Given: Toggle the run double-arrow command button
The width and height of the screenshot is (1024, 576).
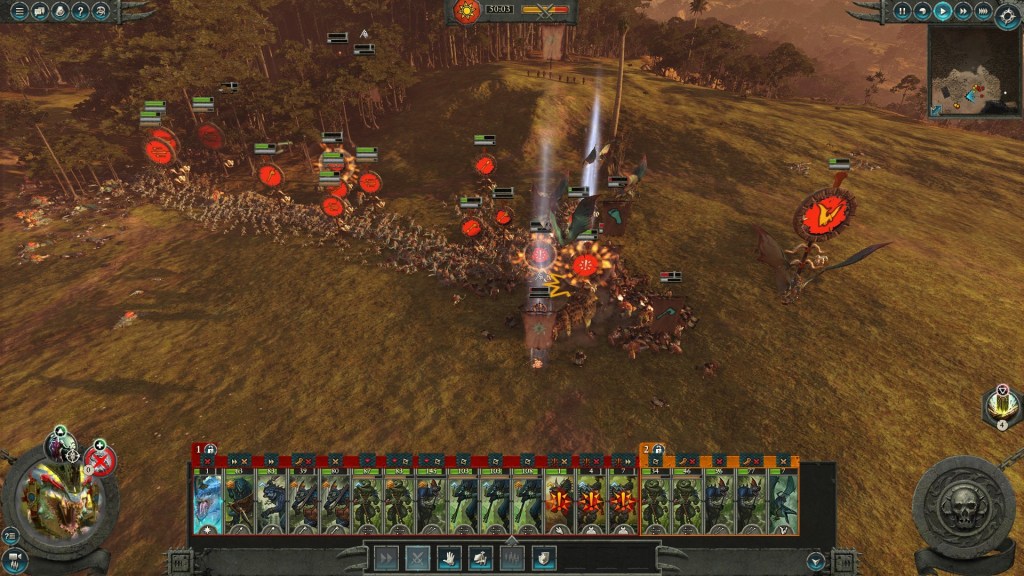Looking at the screenshot, I should (x=386, y=558).
